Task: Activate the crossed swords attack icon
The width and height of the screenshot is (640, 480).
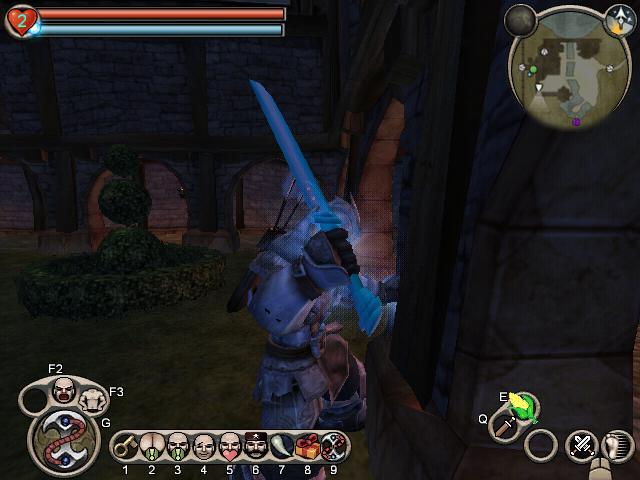Action: click(581, 445)
